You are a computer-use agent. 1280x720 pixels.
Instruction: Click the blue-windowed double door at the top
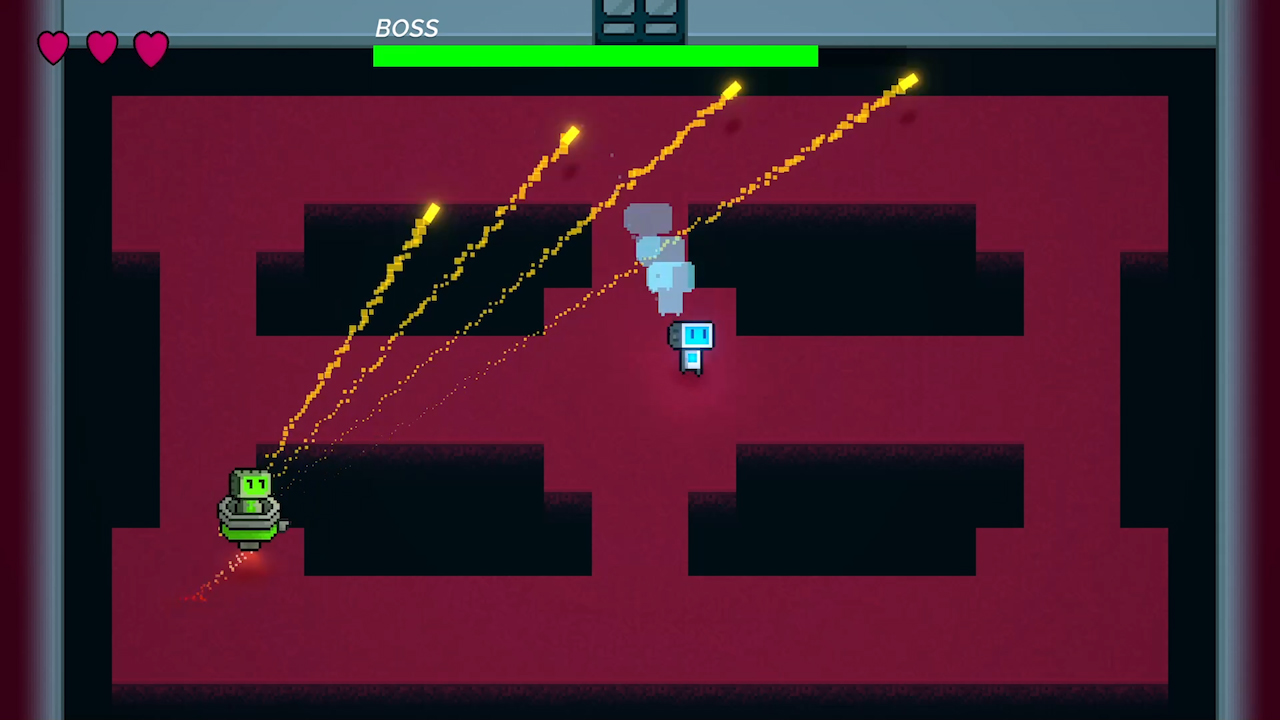point(639,18)
